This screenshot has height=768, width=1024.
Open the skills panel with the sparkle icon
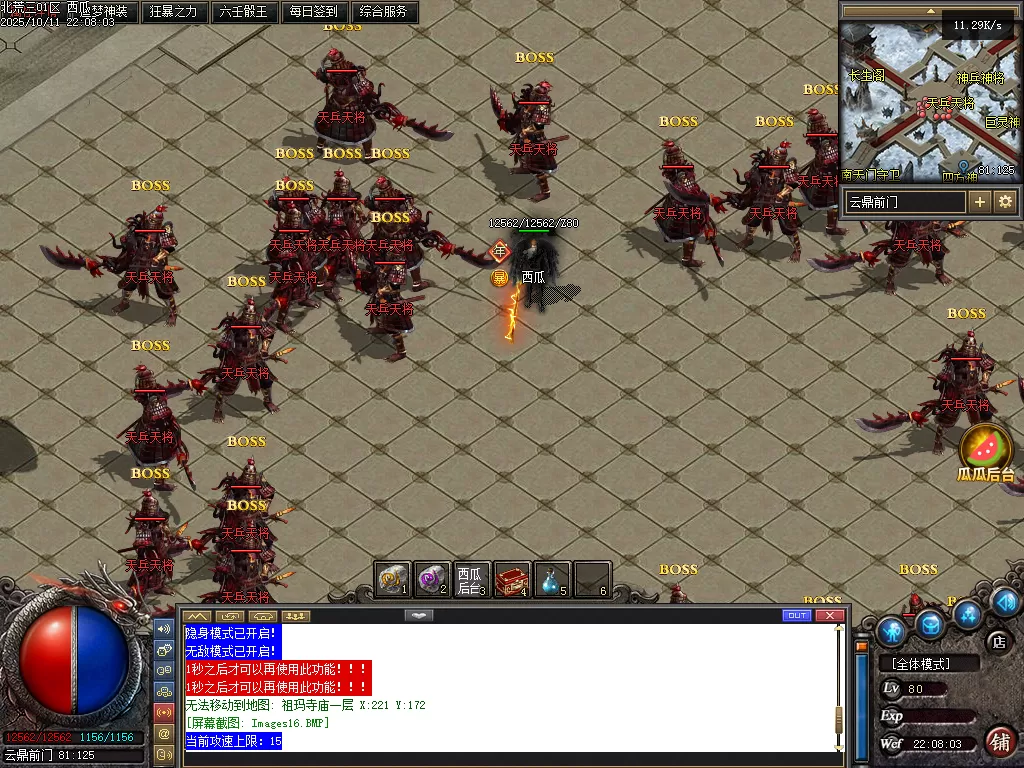coord(967,612)
